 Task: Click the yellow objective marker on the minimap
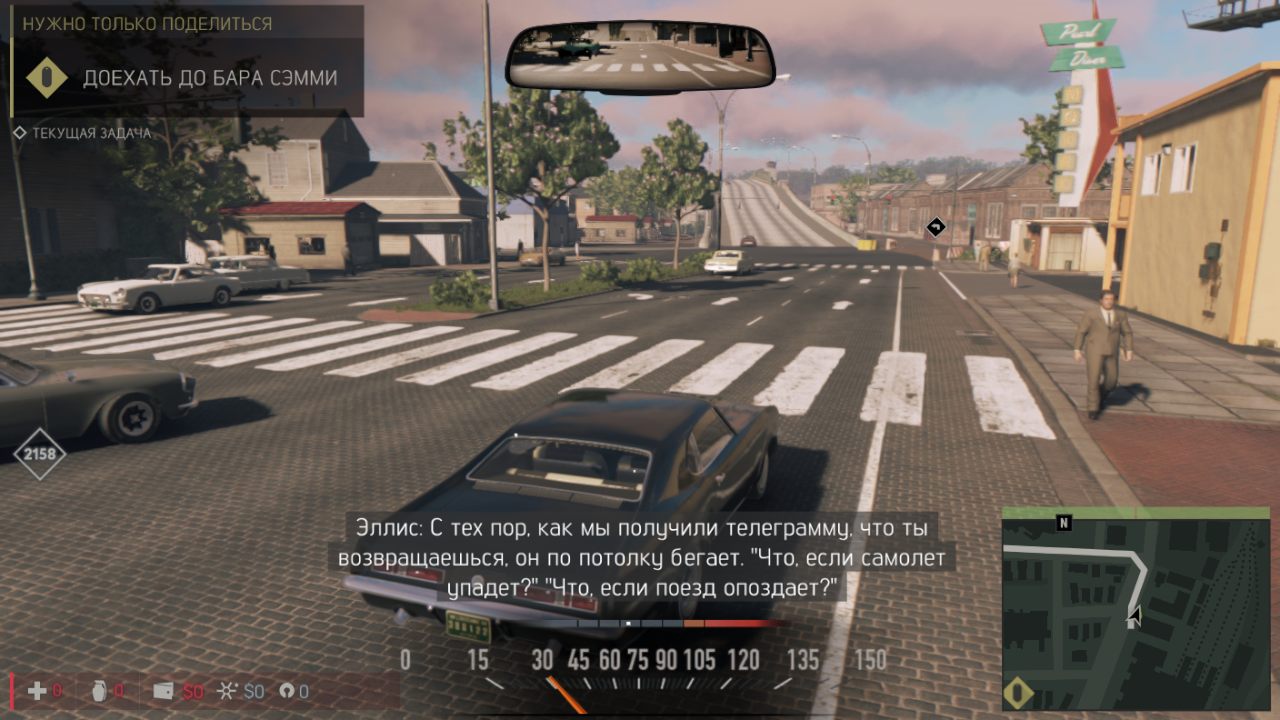tap(1018, 693)
